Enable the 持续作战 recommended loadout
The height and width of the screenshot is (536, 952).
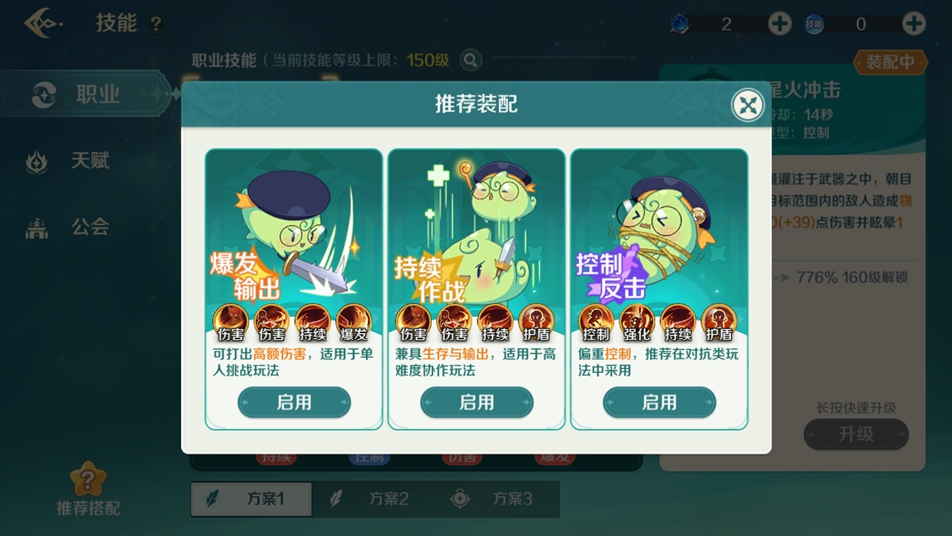click(x=477, y=402)
